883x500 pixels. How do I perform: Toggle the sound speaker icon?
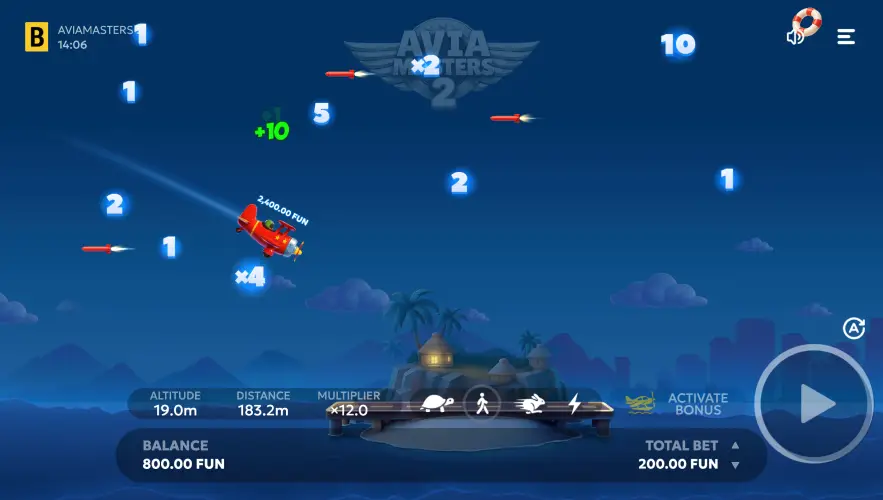coord(796,37)
